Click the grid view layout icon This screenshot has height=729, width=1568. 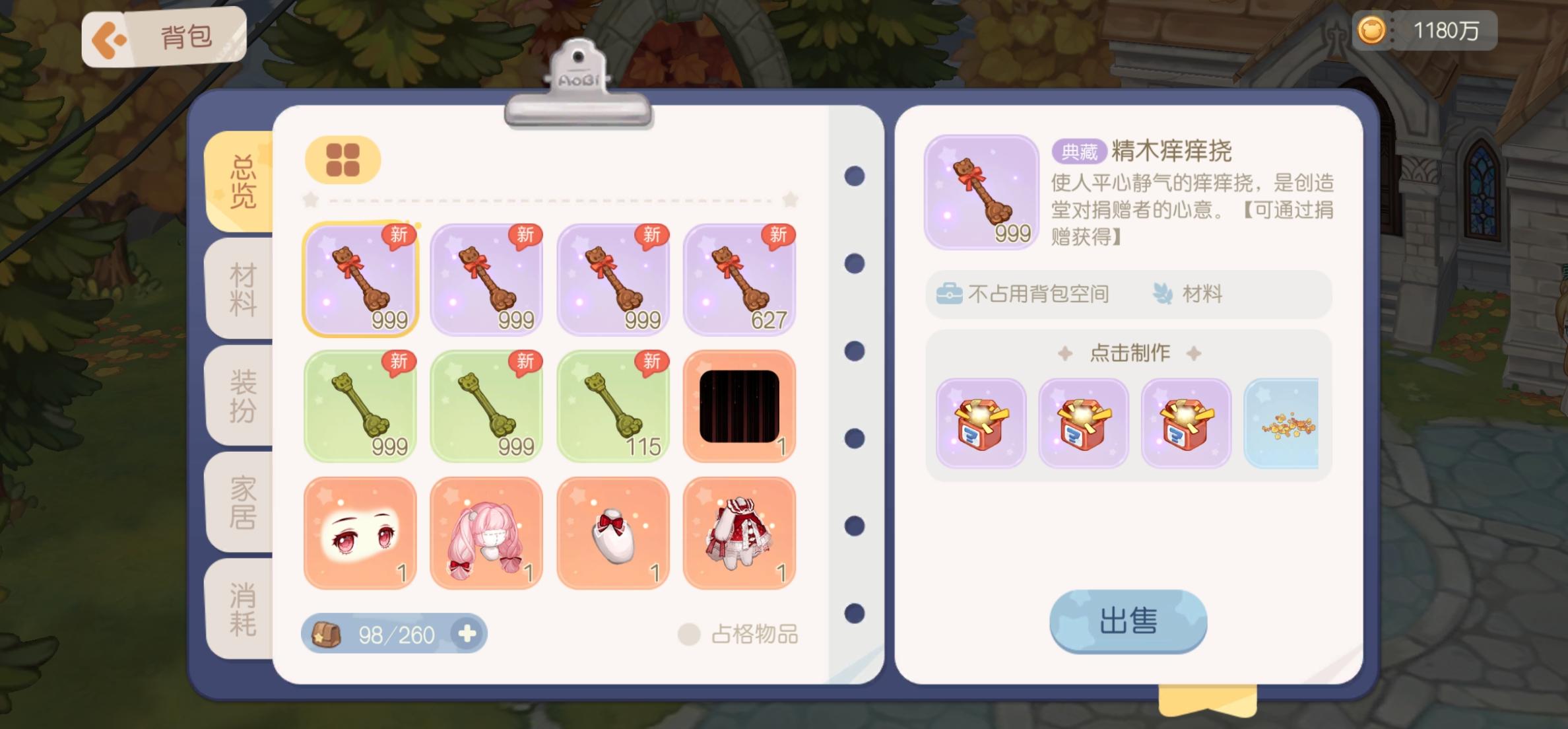(x=343, y=158)
